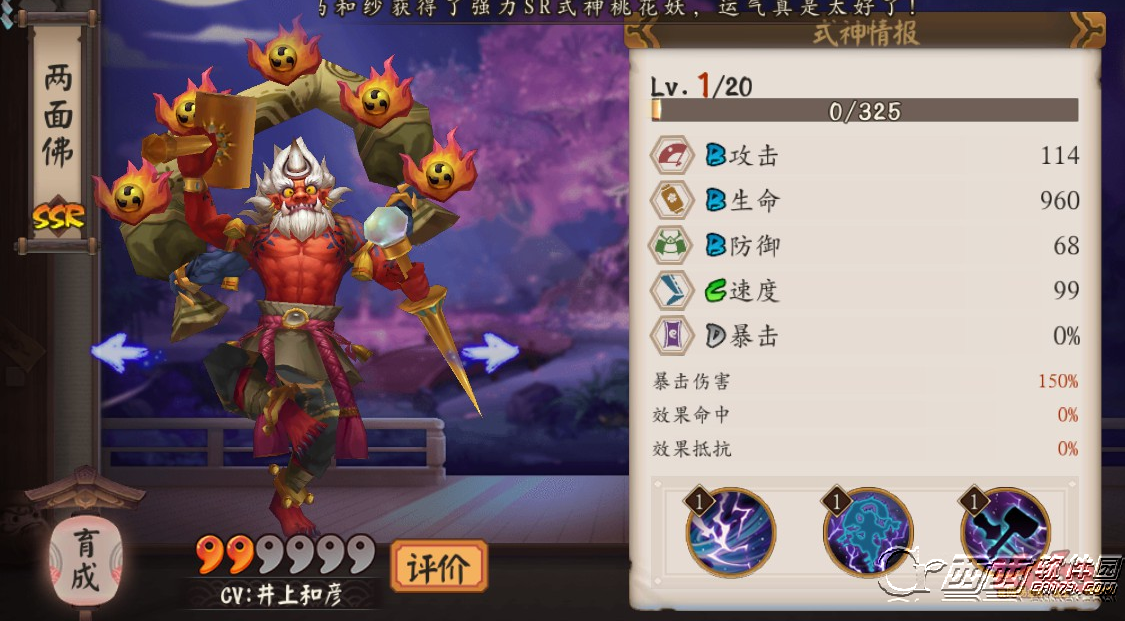Viewport: 1125px width, 621px height.
Task: Open the 育成 lantern button
Action: [x=85, y=562]
